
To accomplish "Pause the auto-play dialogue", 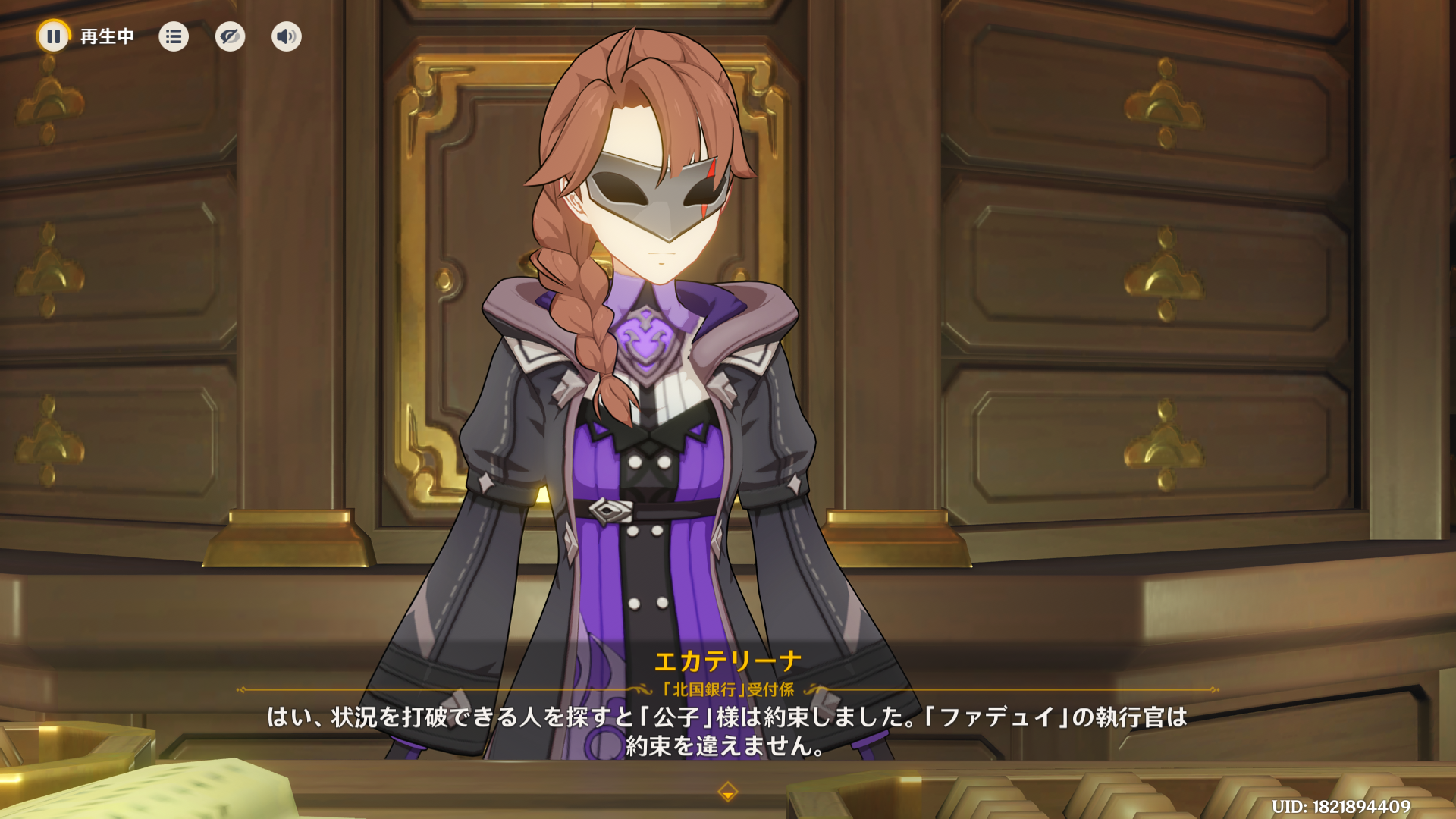I will [53, 36].
